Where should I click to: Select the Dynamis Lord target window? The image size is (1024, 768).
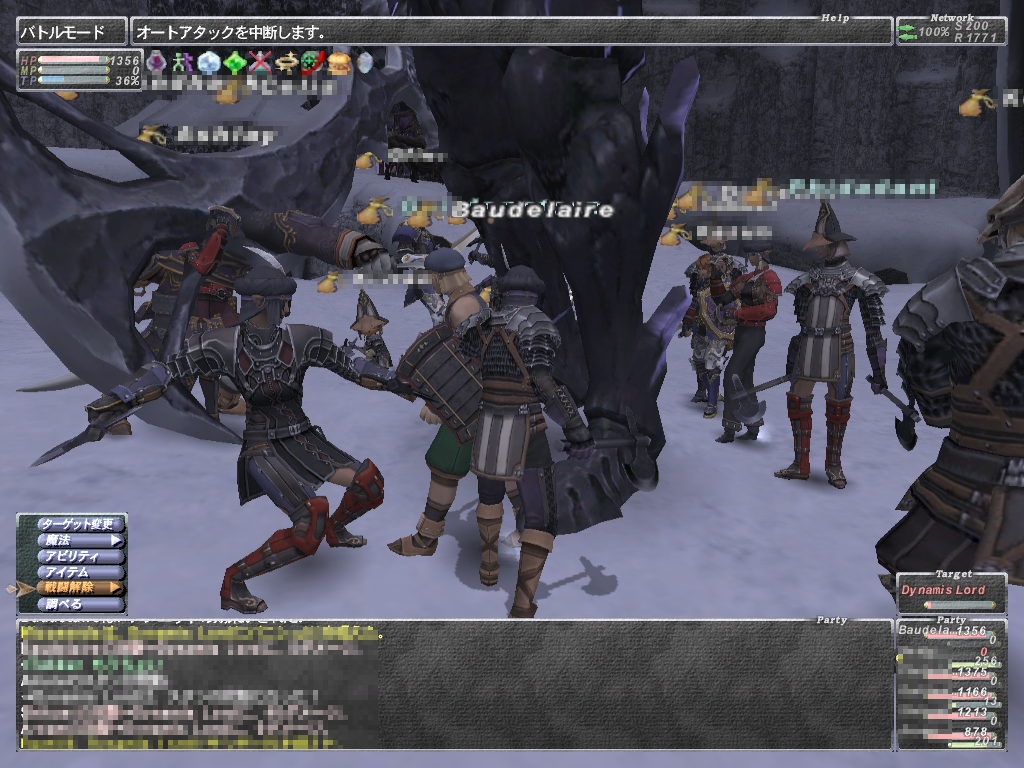click(951, 591)
